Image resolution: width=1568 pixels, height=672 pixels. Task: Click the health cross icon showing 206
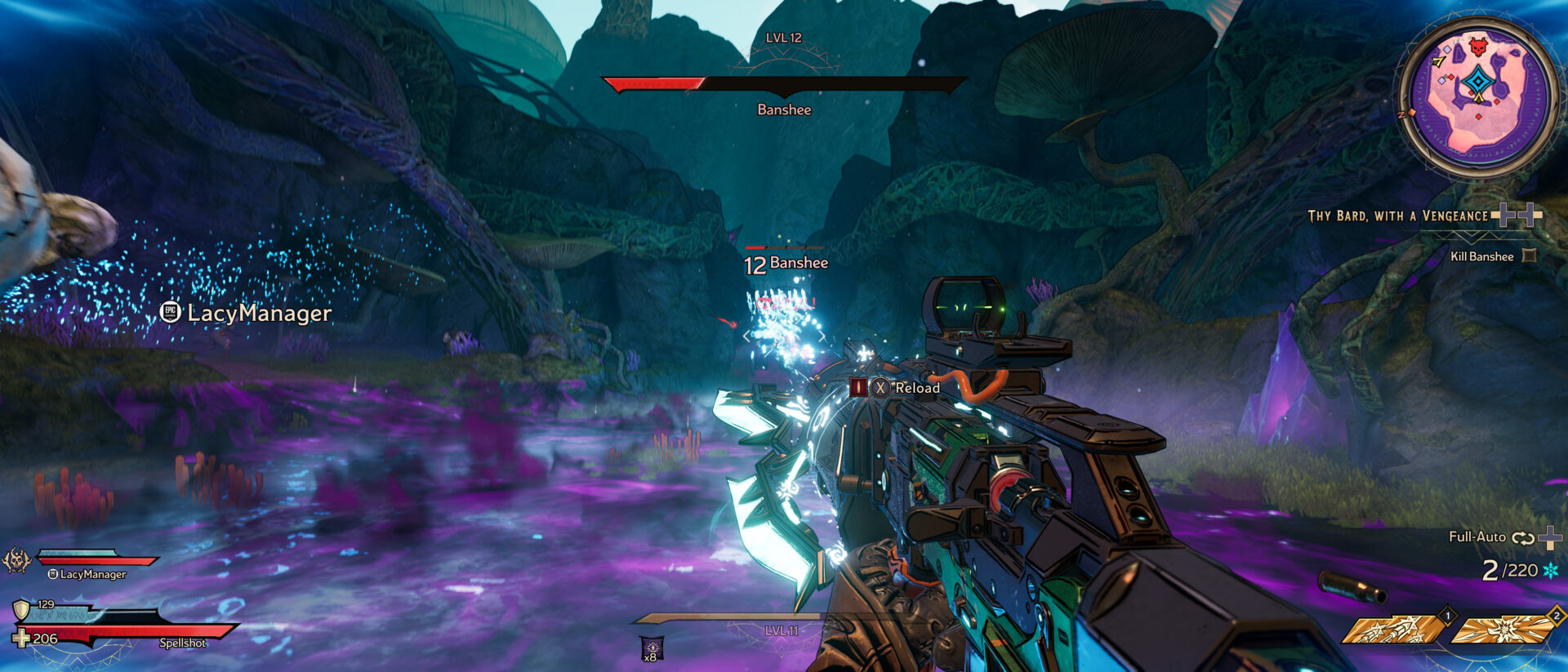22,639
